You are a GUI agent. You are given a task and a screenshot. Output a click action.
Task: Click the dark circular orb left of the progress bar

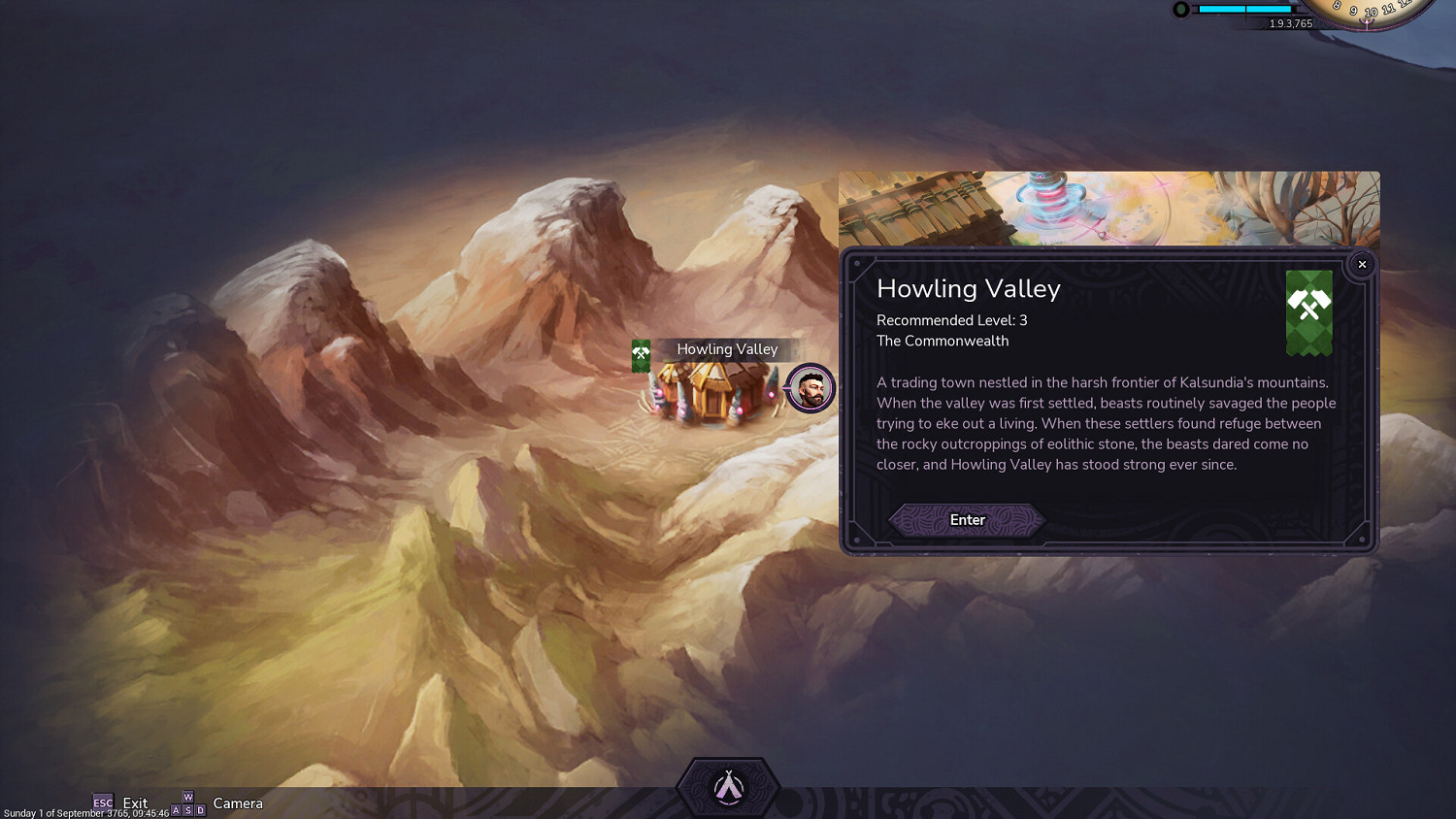point(1180,10)
